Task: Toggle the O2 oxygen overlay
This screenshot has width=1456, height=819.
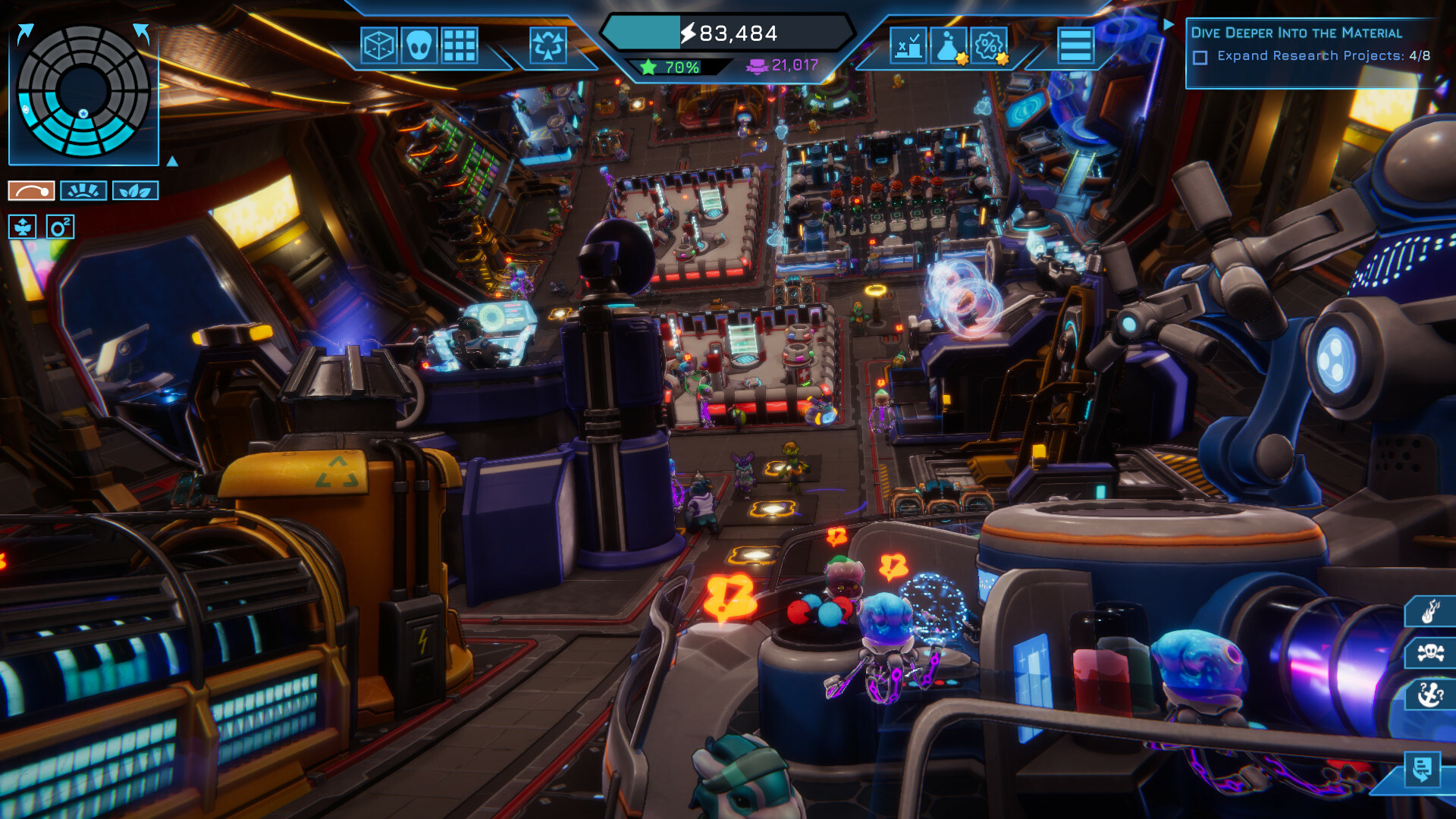Action: (x=59, y=227)
